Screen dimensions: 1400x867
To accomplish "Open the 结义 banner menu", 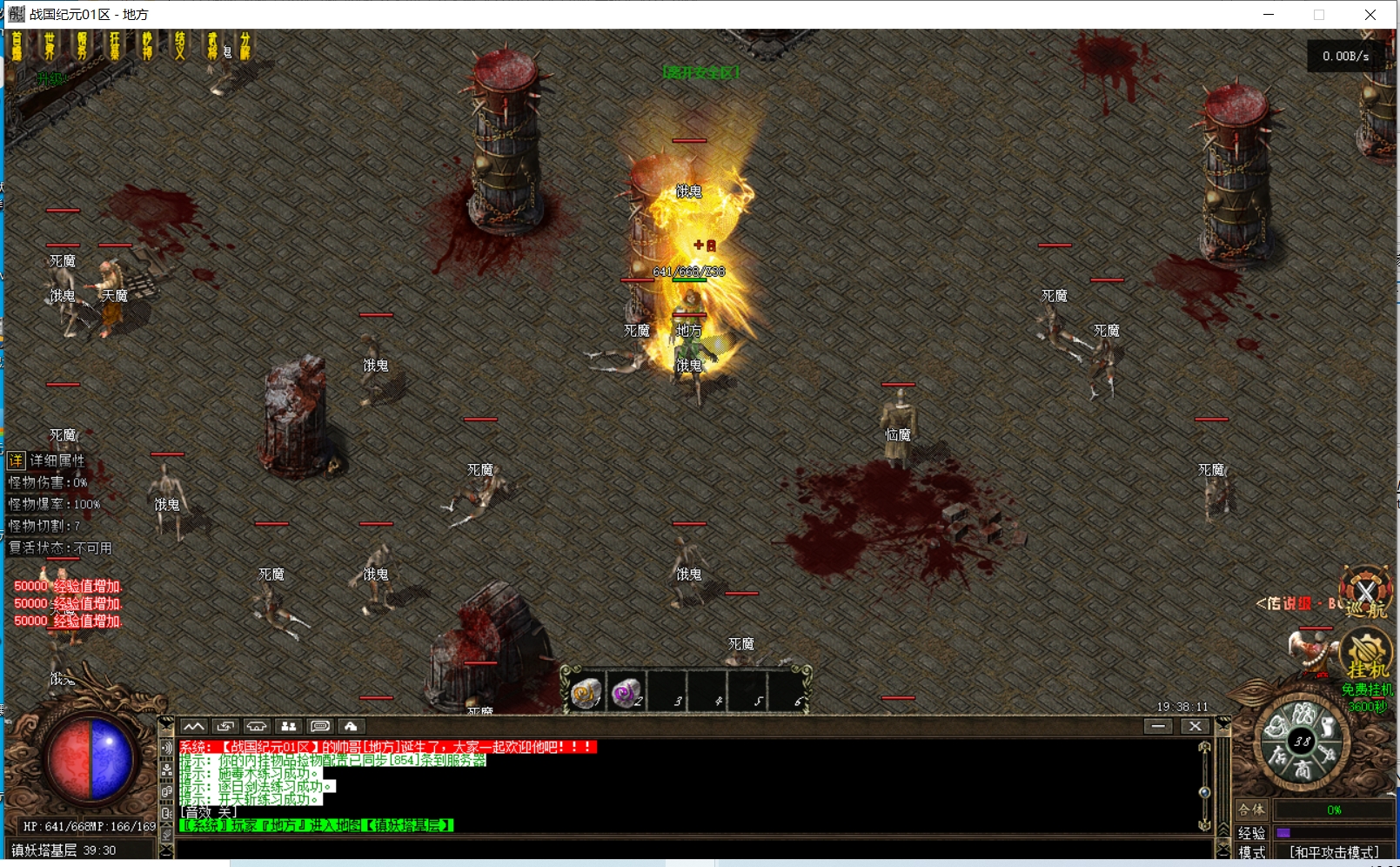I will pos(180,46).
